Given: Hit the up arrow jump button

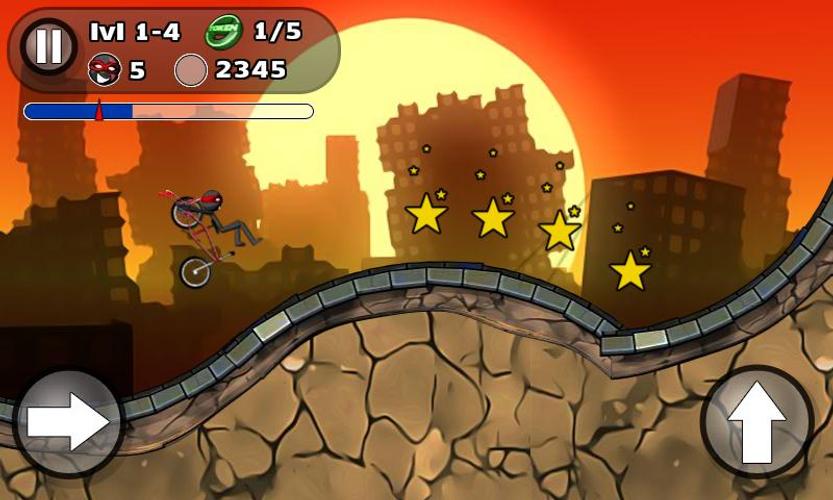Looking at the screenshot, I should [x=759, y=421].
